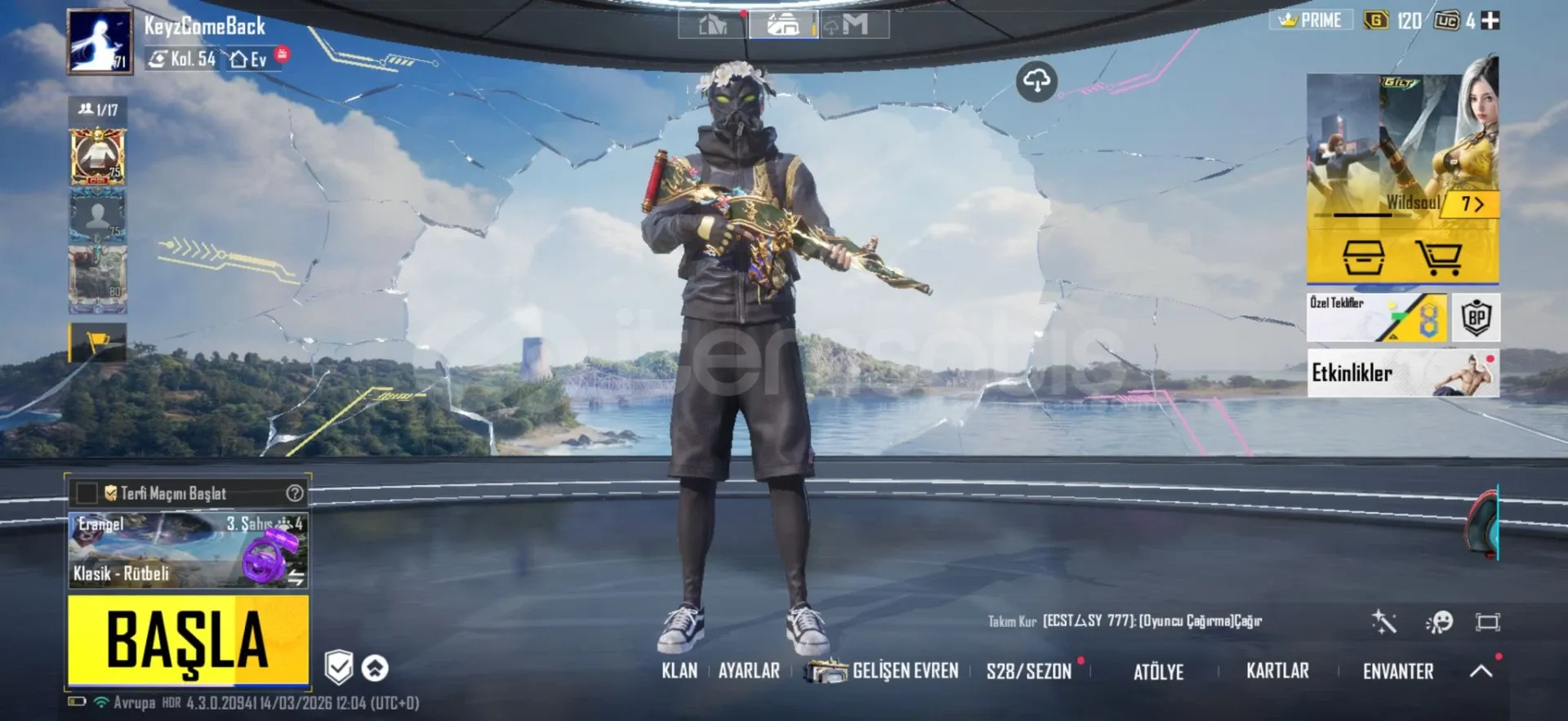Open the shopping cart store
Screen dimensions: 1568x721
[x=1439, y=258]
